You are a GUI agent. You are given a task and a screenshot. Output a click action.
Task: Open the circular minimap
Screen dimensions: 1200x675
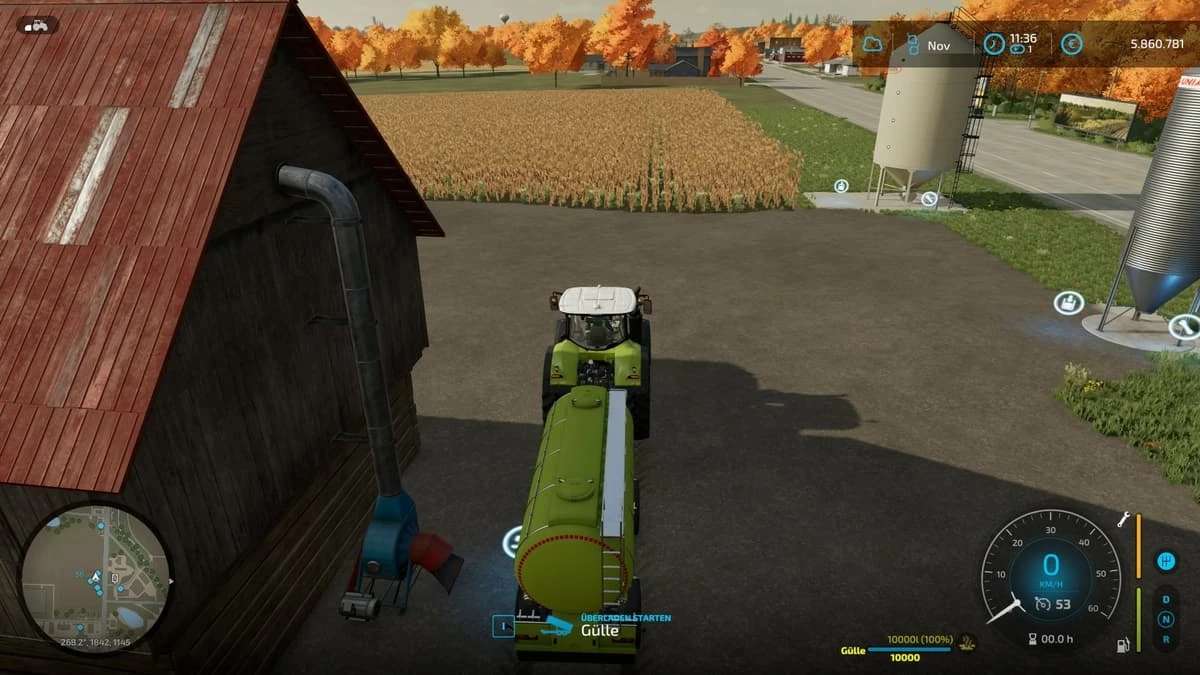coord(96,578)
